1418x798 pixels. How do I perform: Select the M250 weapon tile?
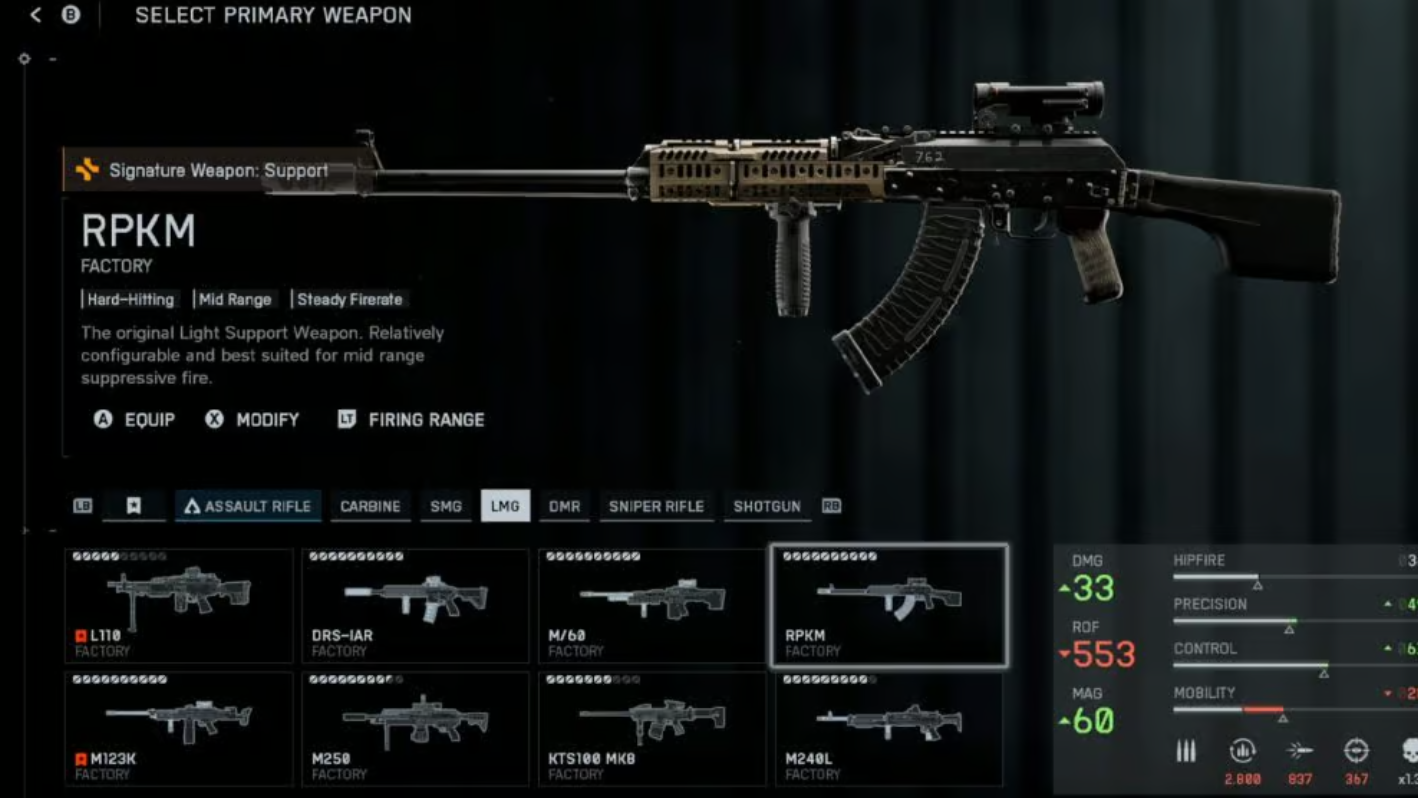click(415, 728)
